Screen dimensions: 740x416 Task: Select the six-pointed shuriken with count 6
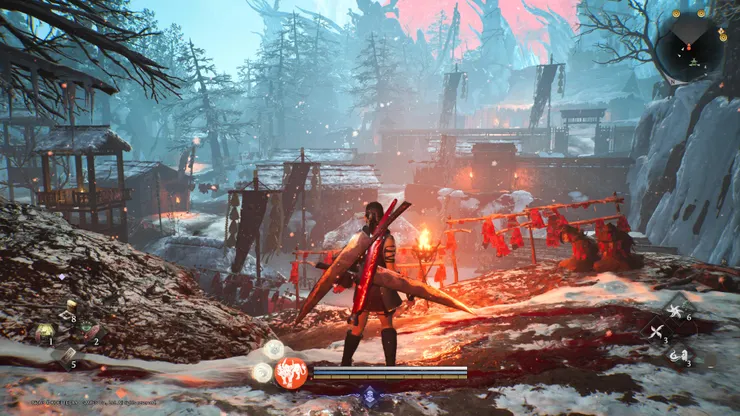(x=676, y=311)
